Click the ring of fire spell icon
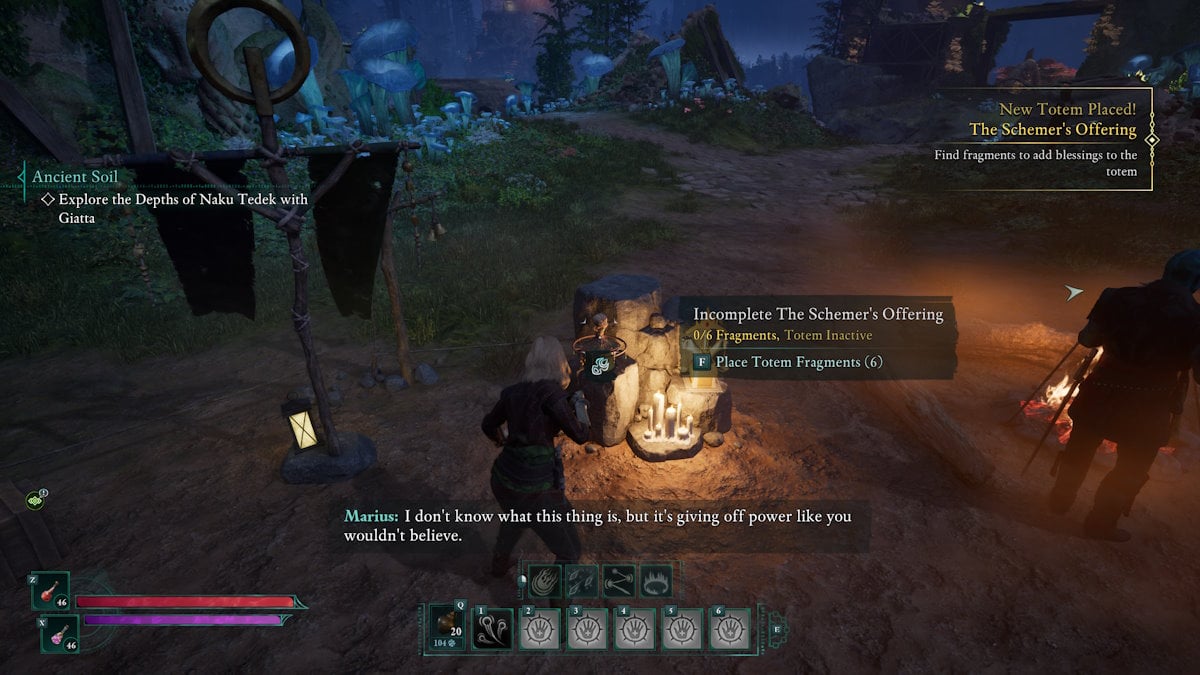 pyautogui.click(x=654, y=581)
